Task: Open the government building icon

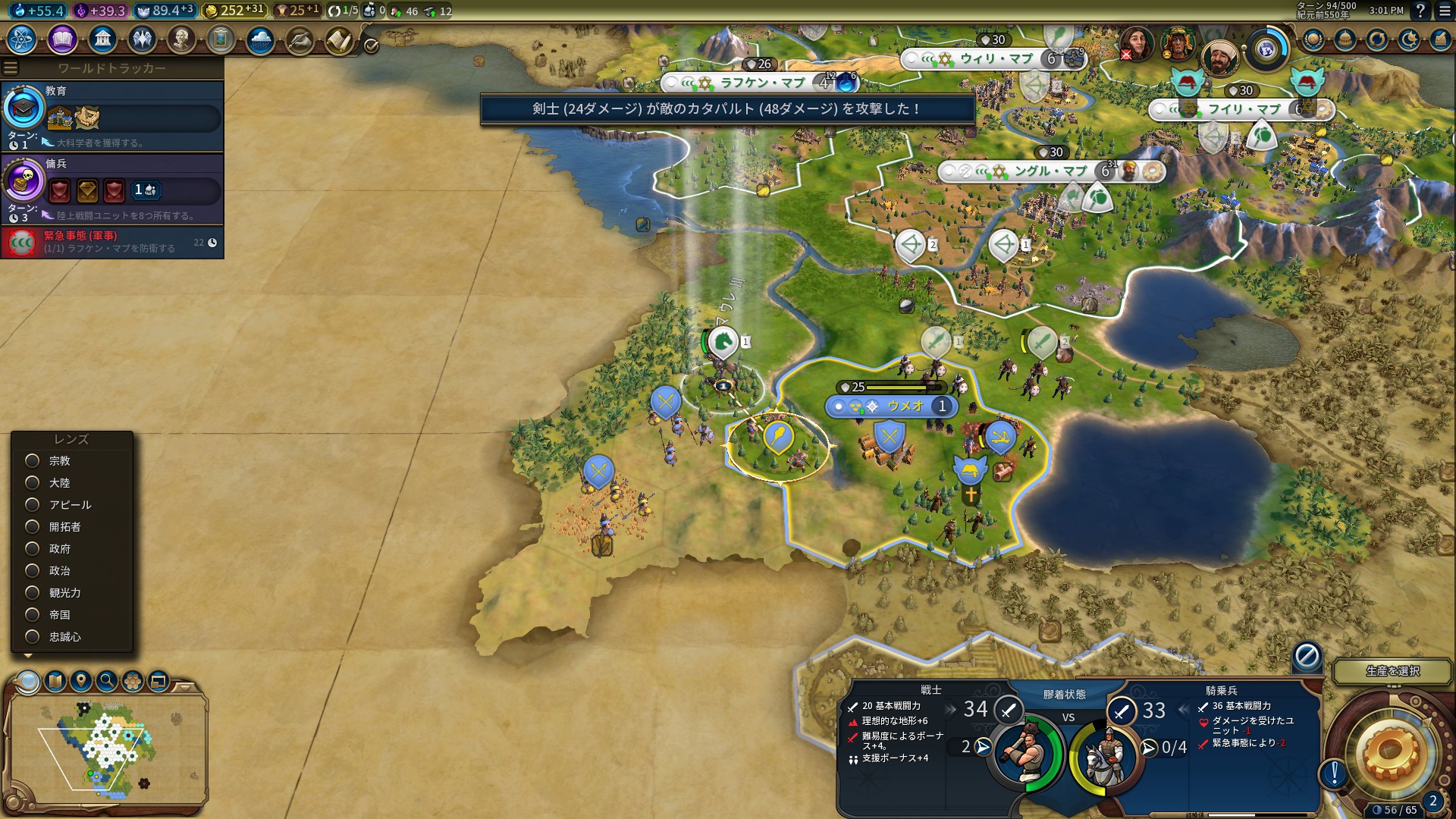Action: [x=102, y=39]
